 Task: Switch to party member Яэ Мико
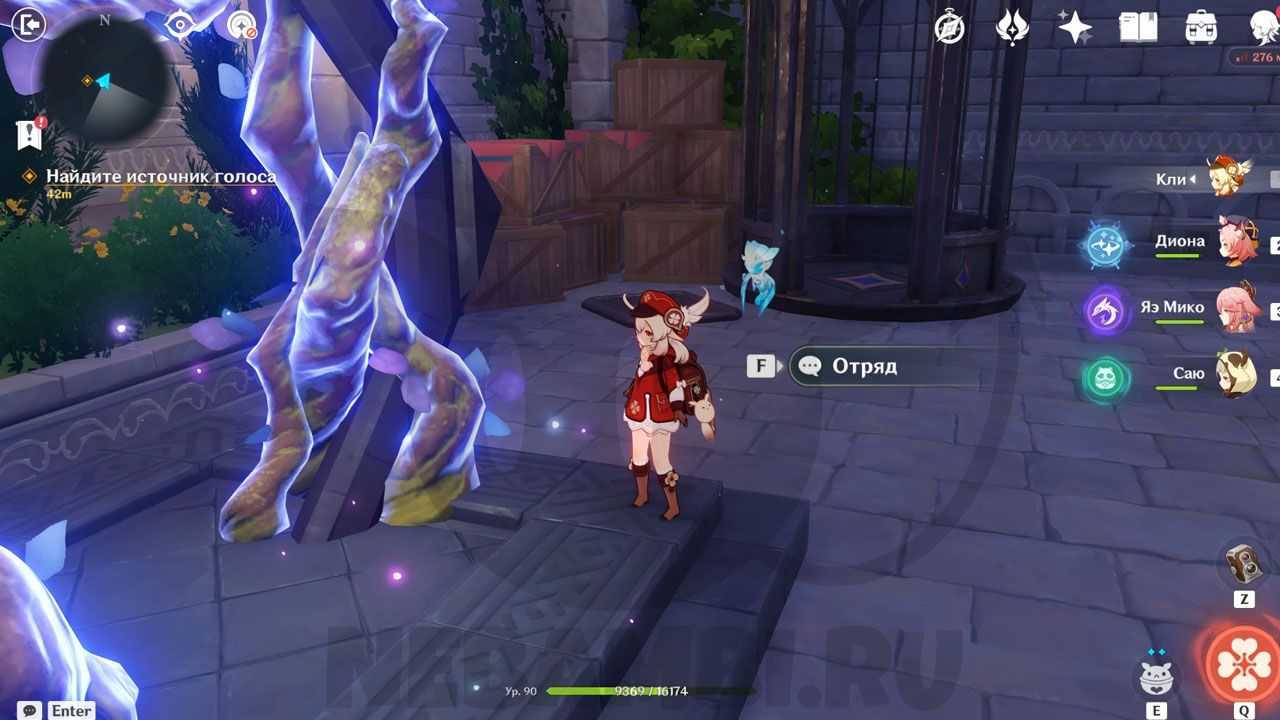click(x=1236, y=308)
